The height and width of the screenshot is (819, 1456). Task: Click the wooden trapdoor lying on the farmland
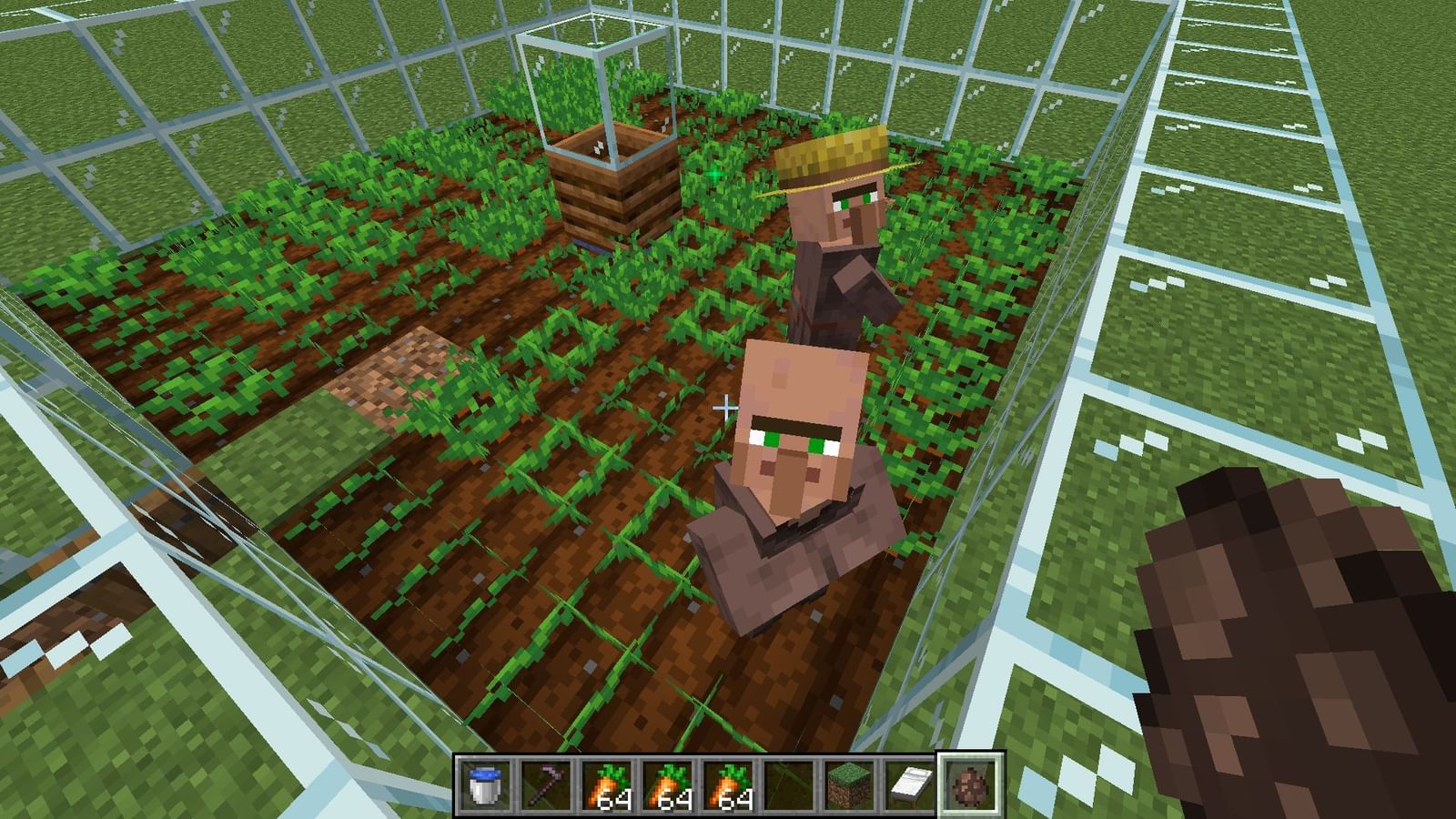[x=396, y=373]
